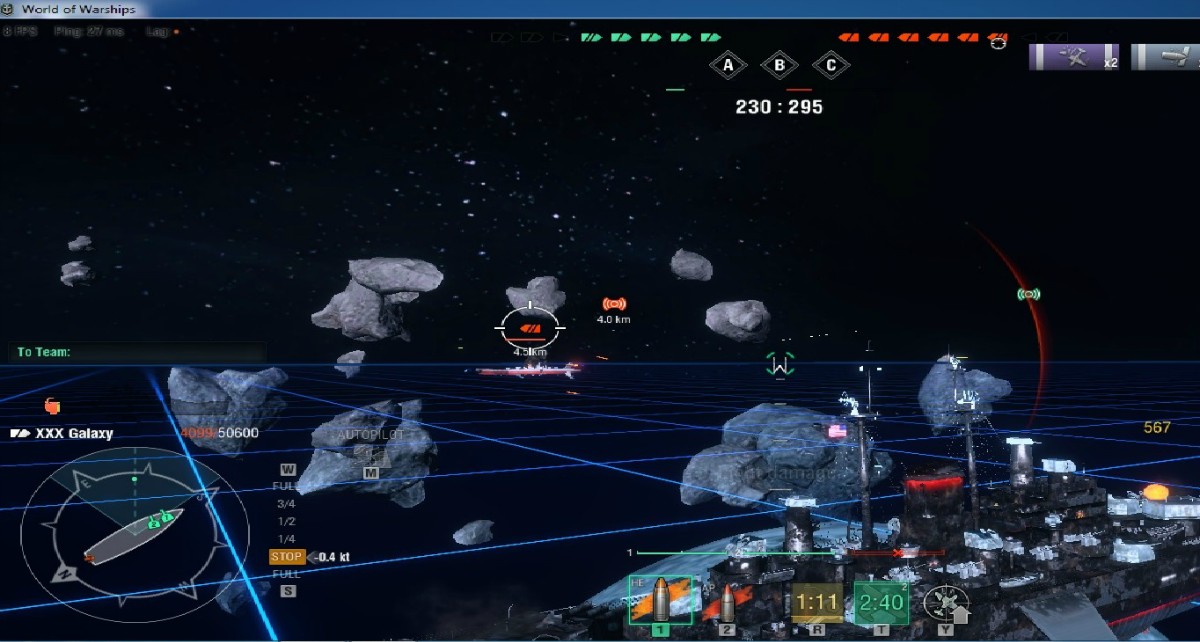Select the HE shell ammunition
The width and height of the screenshot is (1200, 642).
(660, 601)
